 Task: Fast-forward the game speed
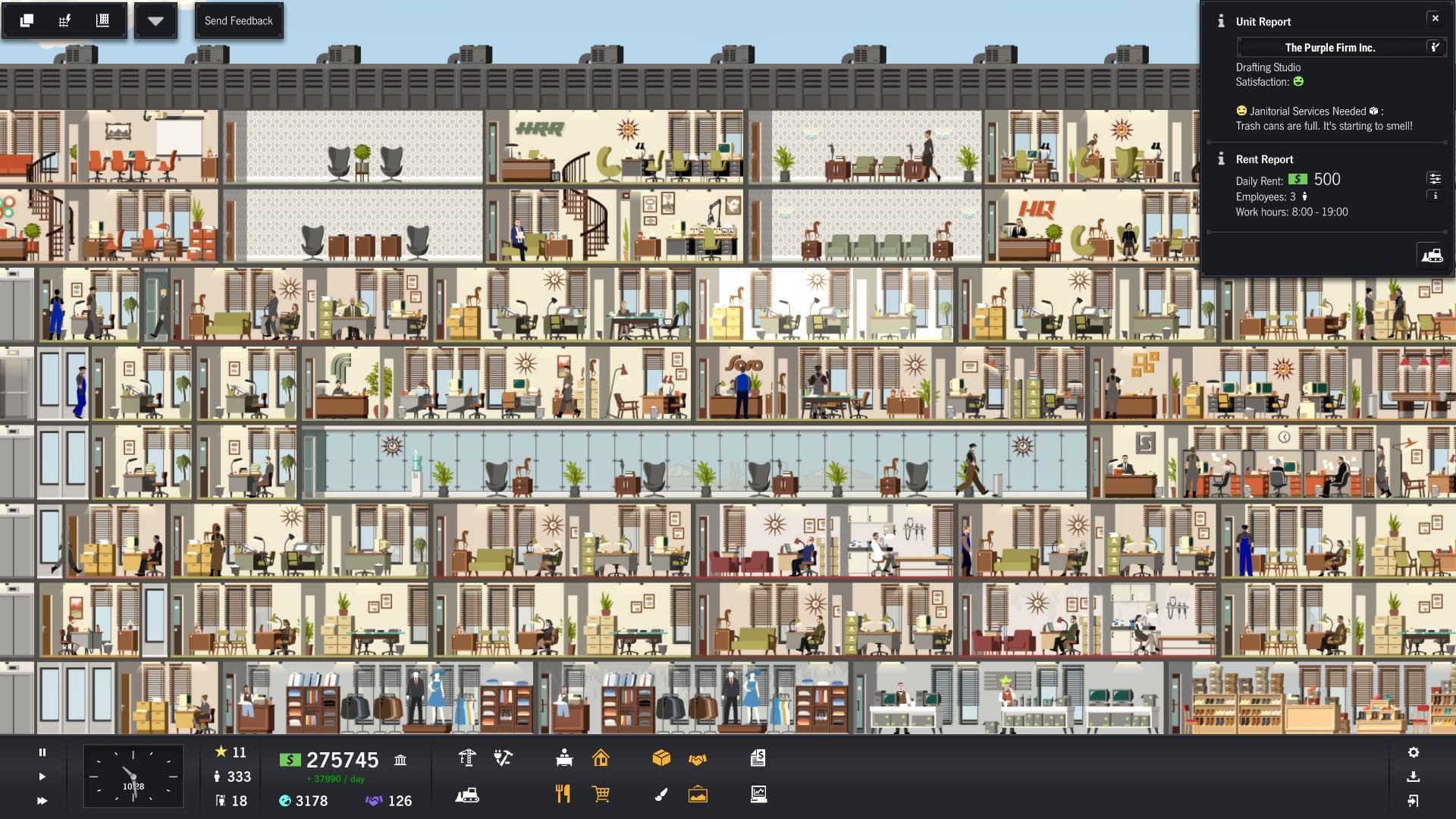[x=42, y=799]
